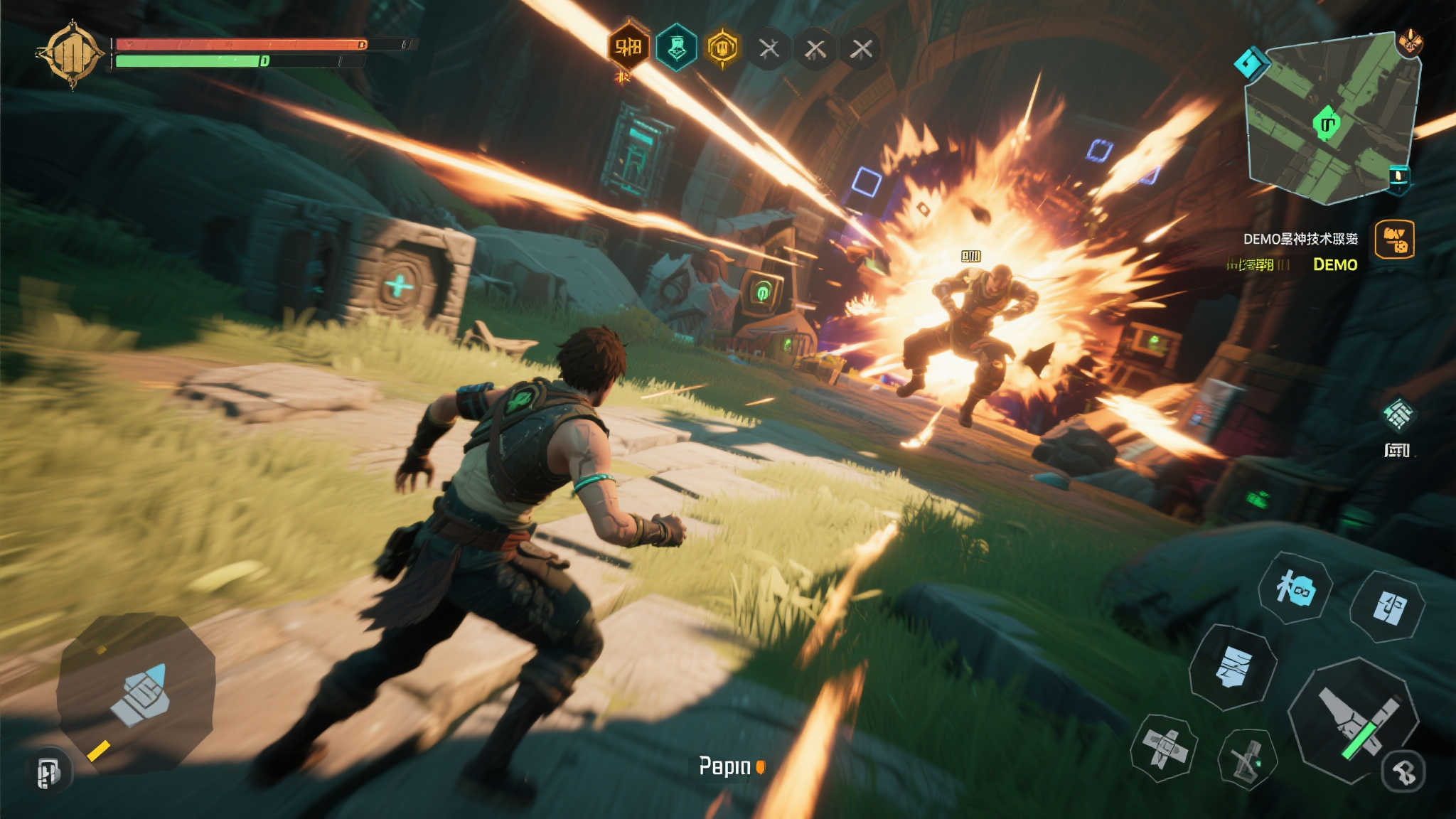Screen dimensions: 1456x819
Task: Tap the small round button beside attack
Action: (x=1405, y=771)
